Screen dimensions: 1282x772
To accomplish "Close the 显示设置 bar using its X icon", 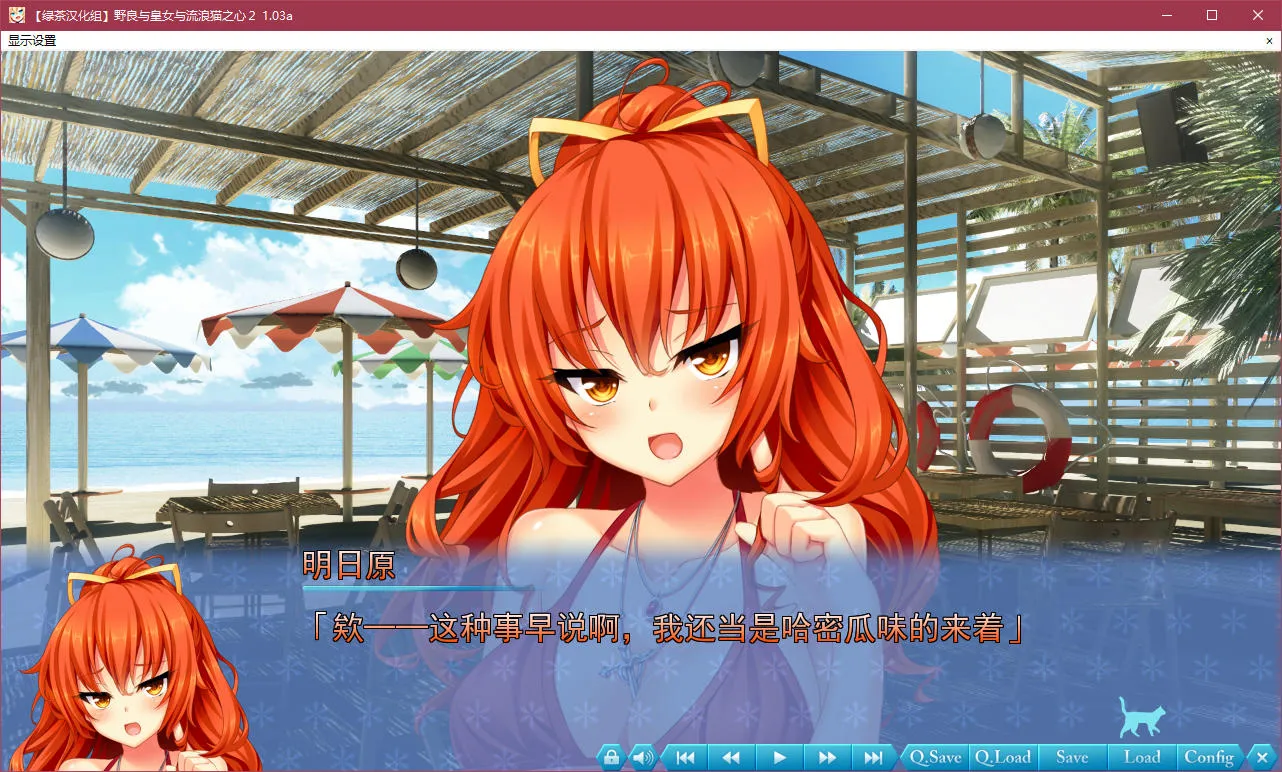I will [x=1269, y=41].
